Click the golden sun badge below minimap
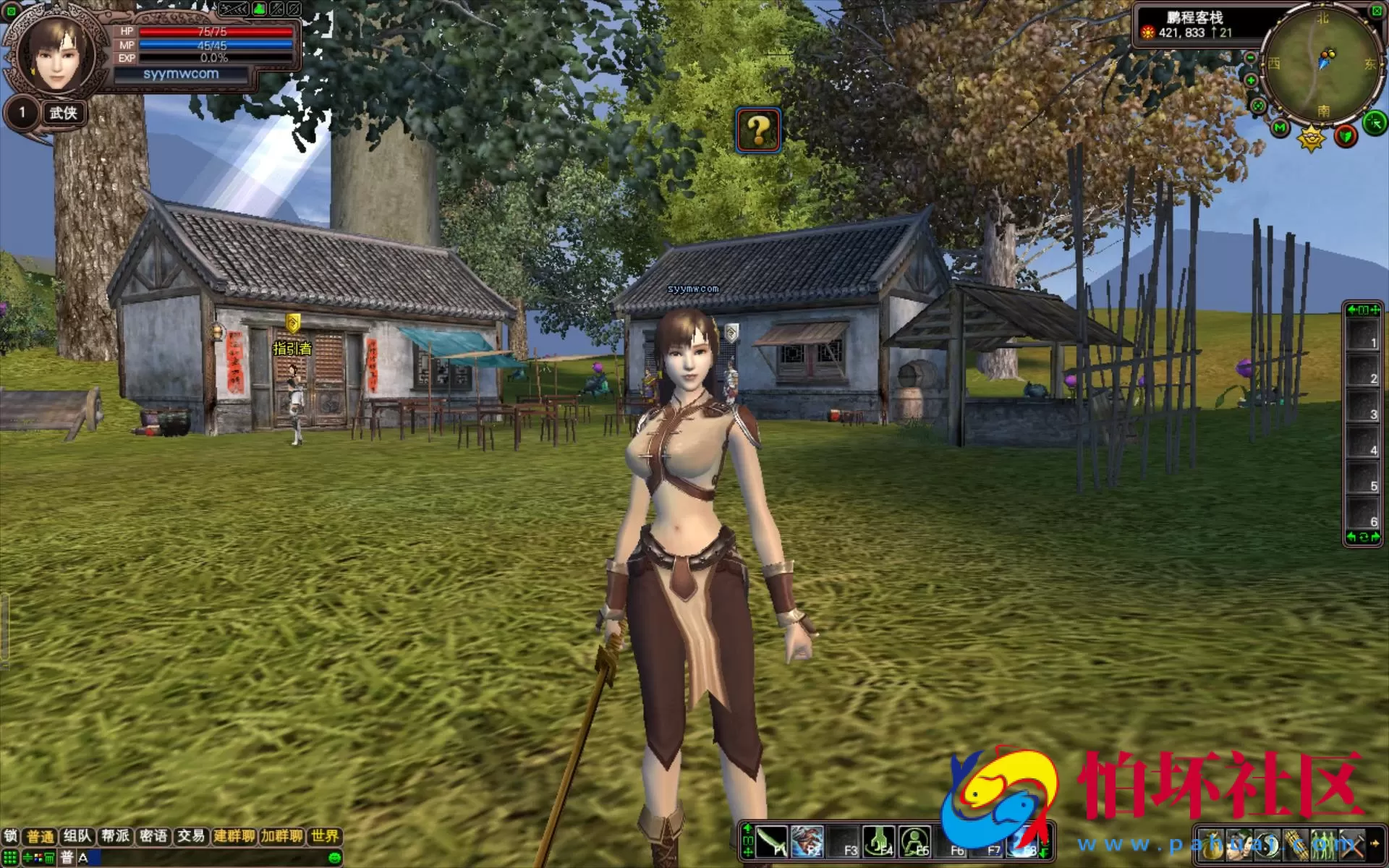 point(1311,137)
